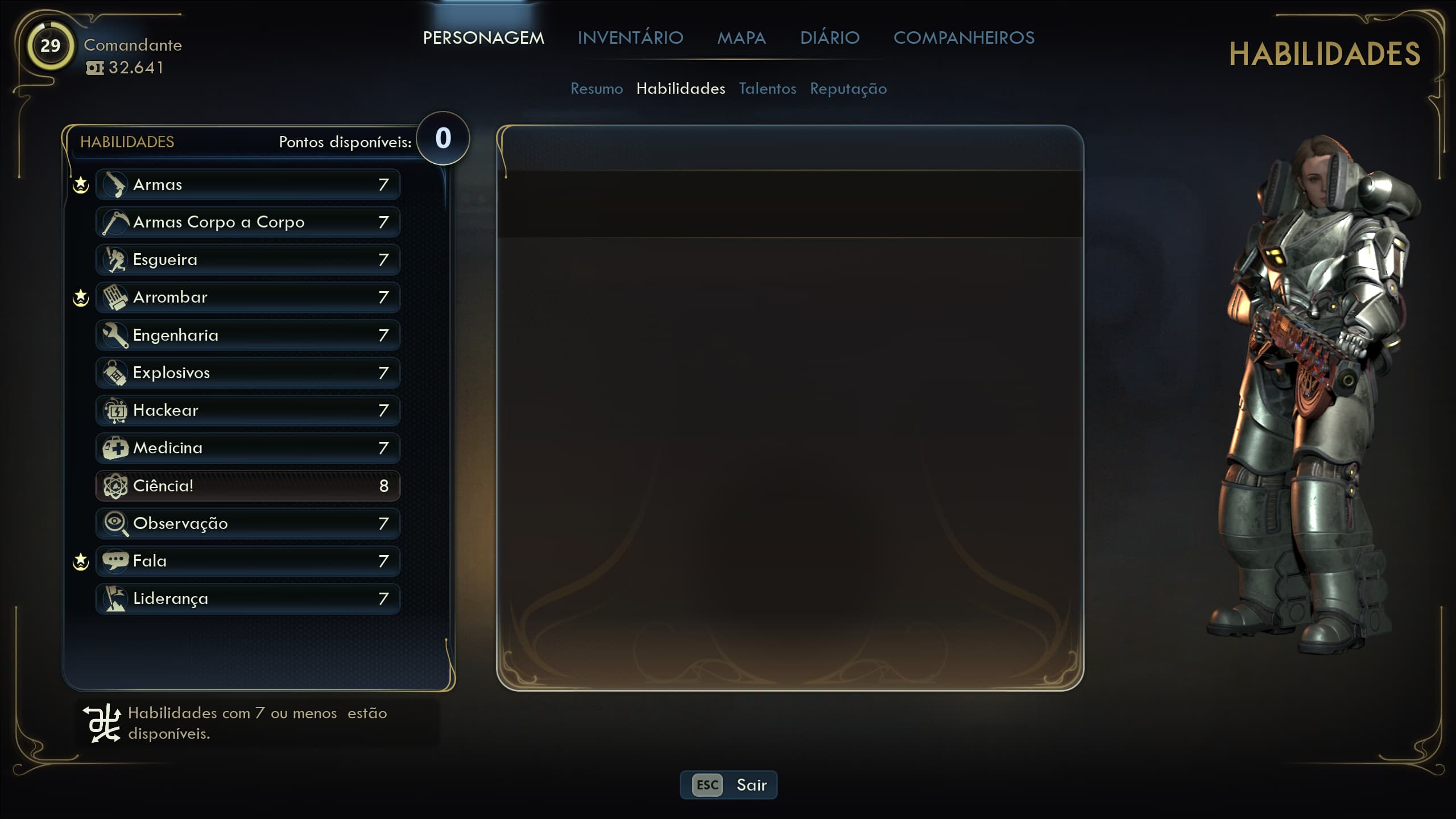
Task: Click the Liderança skill row
Action: tap(248, 598)
